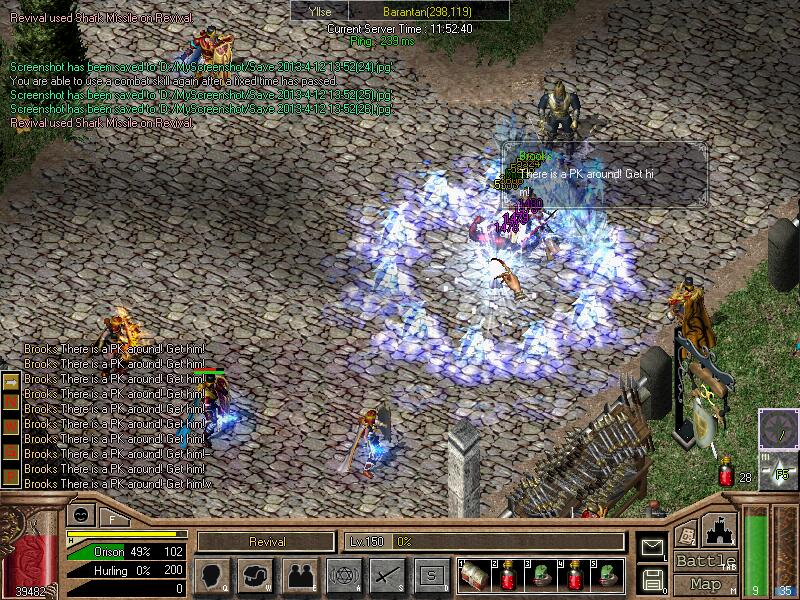The image size is (800, 600).
Task: Open the hexagram magic button
Action: [343, 576]
